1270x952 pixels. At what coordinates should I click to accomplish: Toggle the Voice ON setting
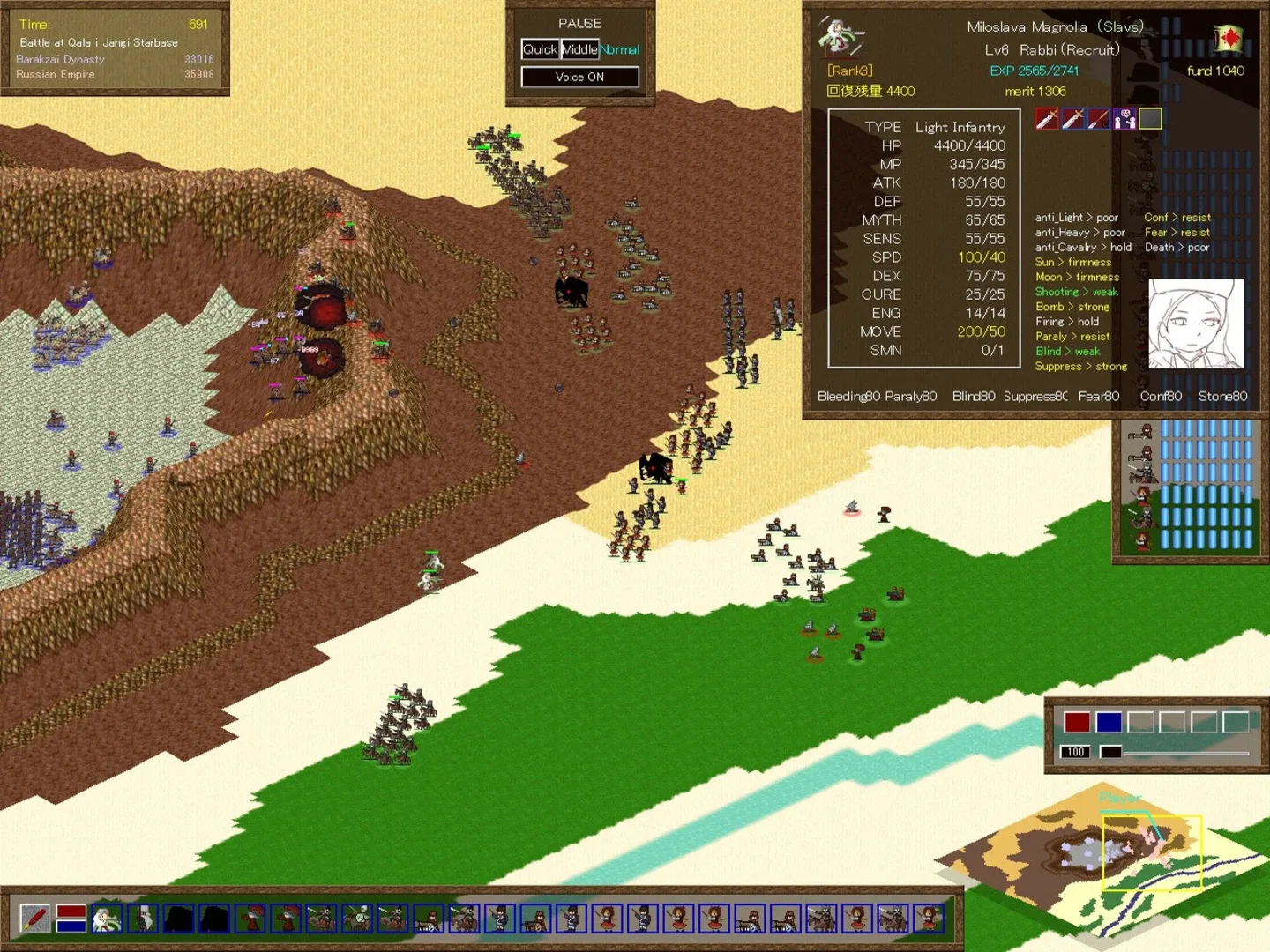coord(579,77)
